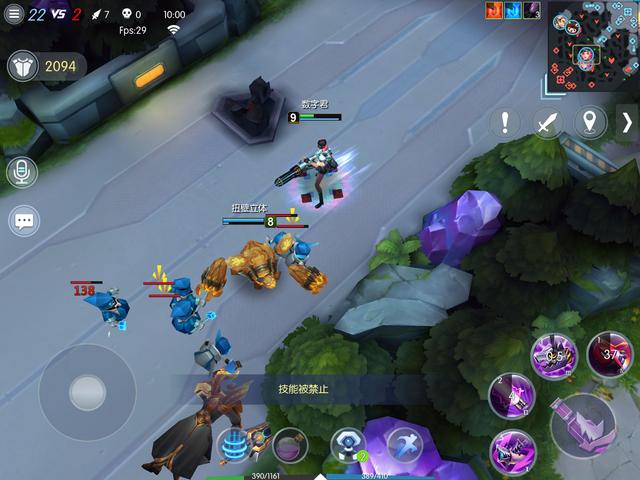Expand the side panel arrow
This screenshot has width=640, height=480.
627,123
